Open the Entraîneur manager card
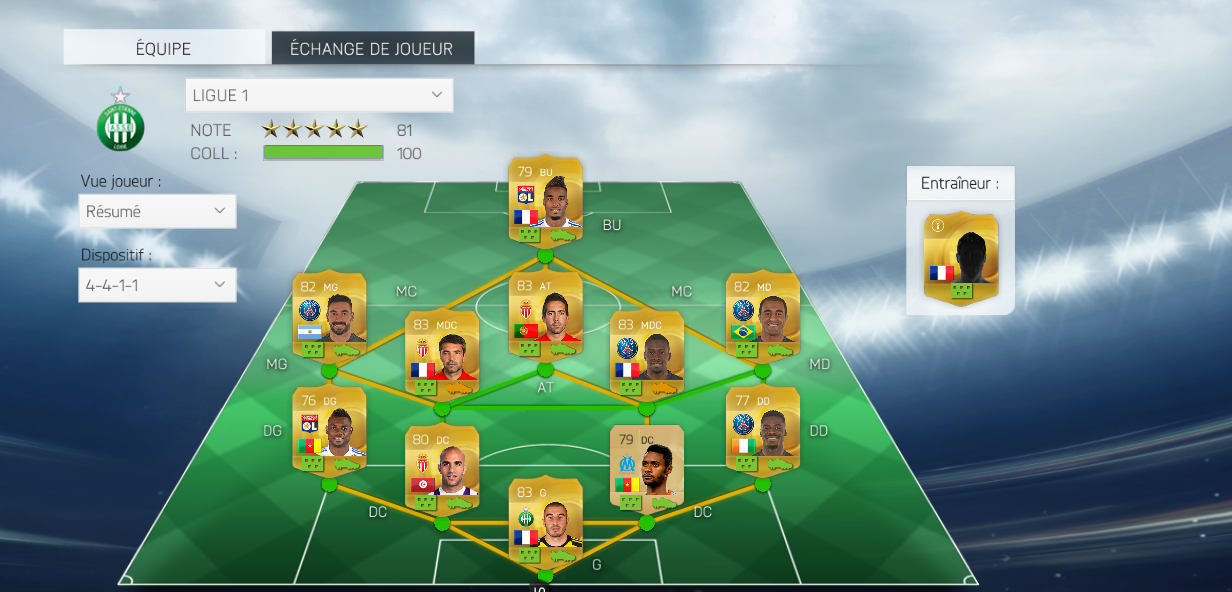The image size is (1232, 592). tap(961, 257)
